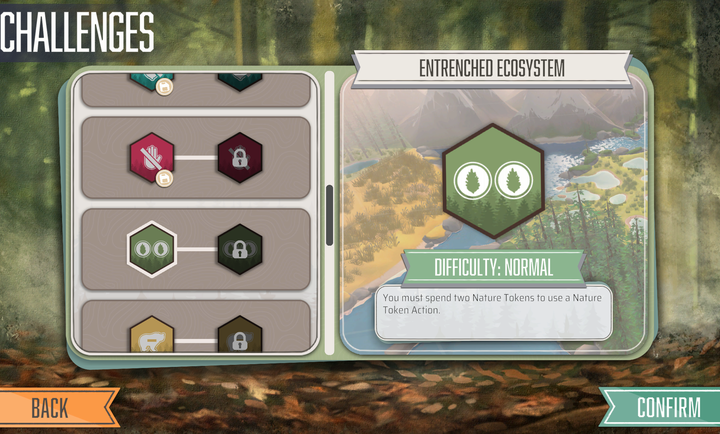Select the green double pinecone challenge

[x=151, y=248]
